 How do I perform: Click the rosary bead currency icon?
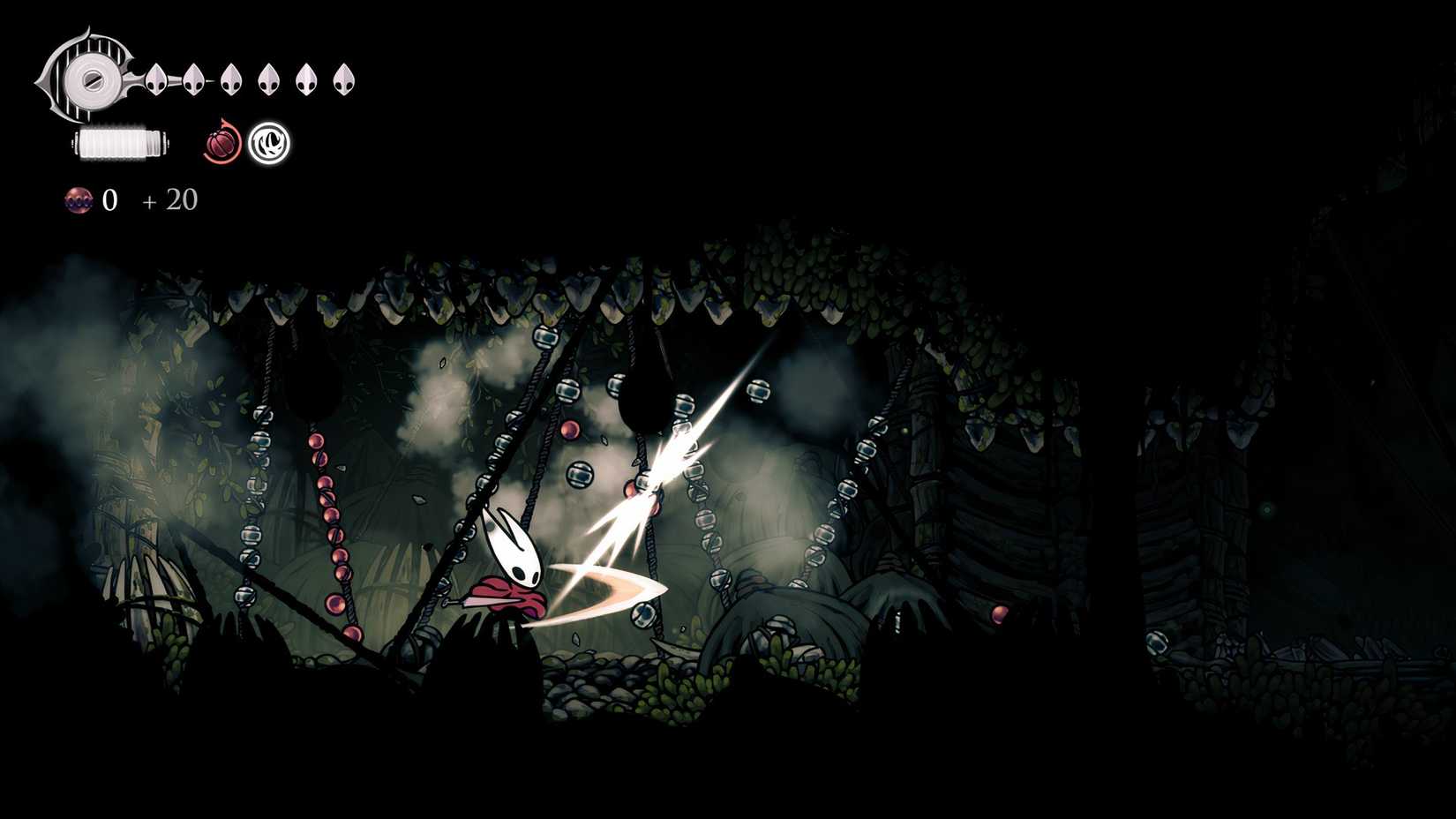tap(79, 201)
